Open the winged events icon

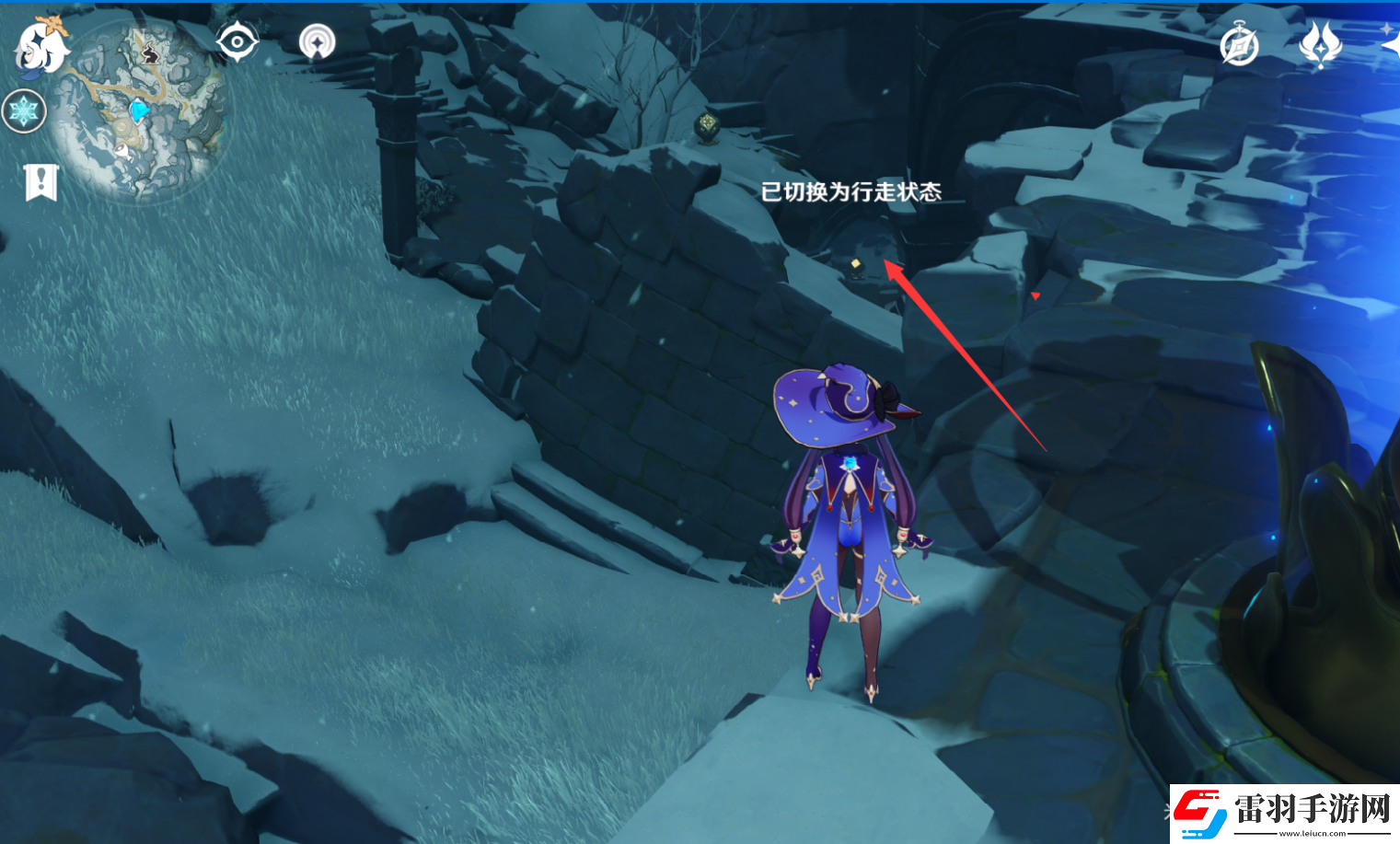[x=1319, y=42]
